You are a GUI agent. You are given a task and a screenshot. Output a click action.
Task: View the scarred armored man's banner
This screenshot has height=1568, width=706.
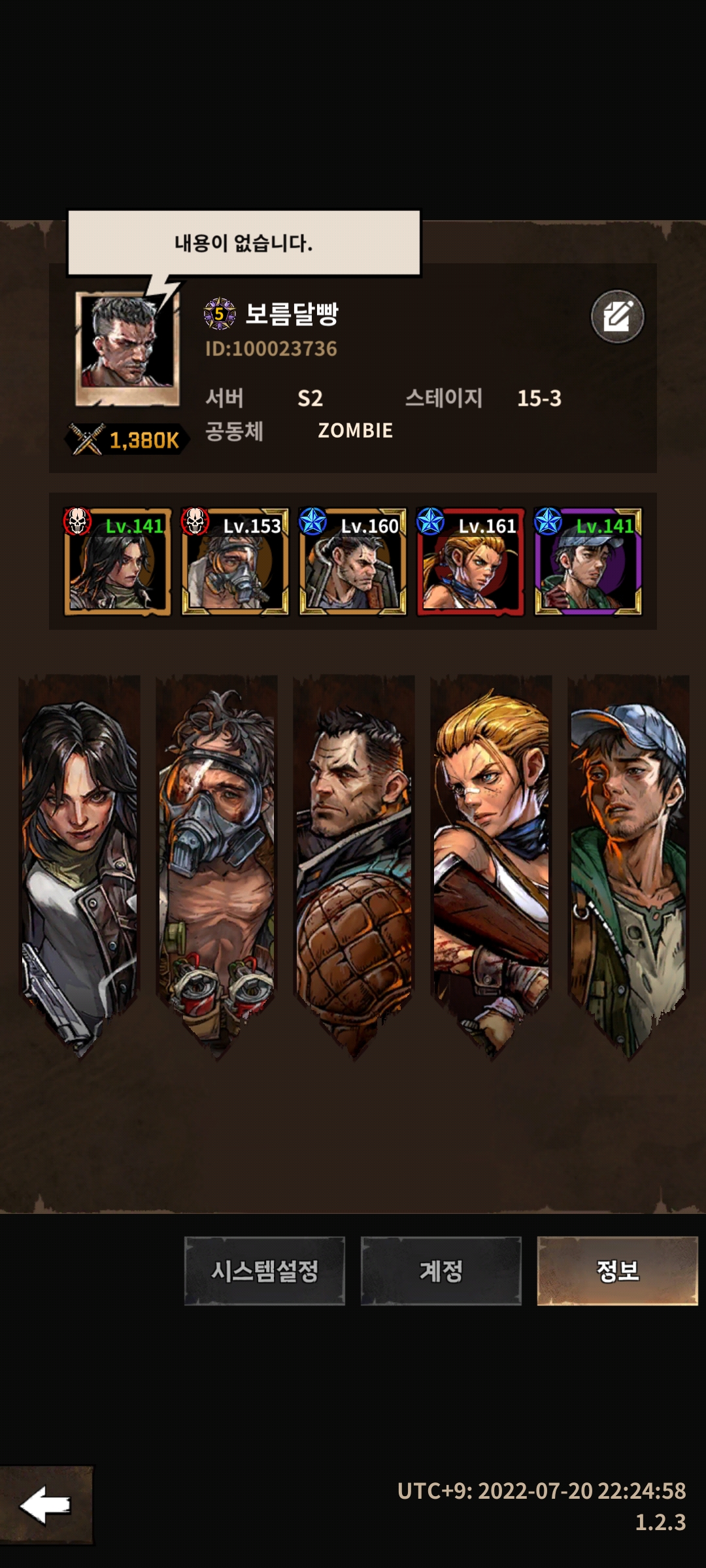coord(354,862)
